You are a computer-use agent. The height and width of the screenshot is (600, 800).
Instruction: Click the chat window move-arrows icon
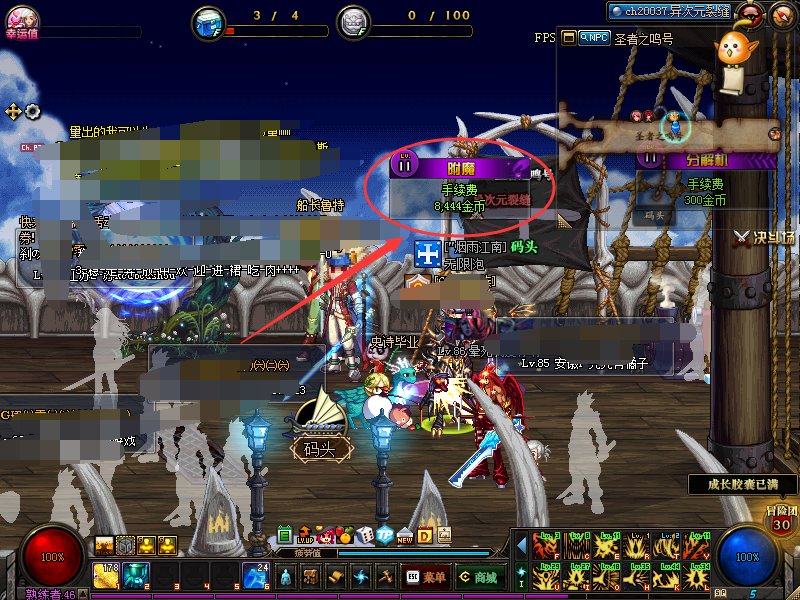coord(13,111)
